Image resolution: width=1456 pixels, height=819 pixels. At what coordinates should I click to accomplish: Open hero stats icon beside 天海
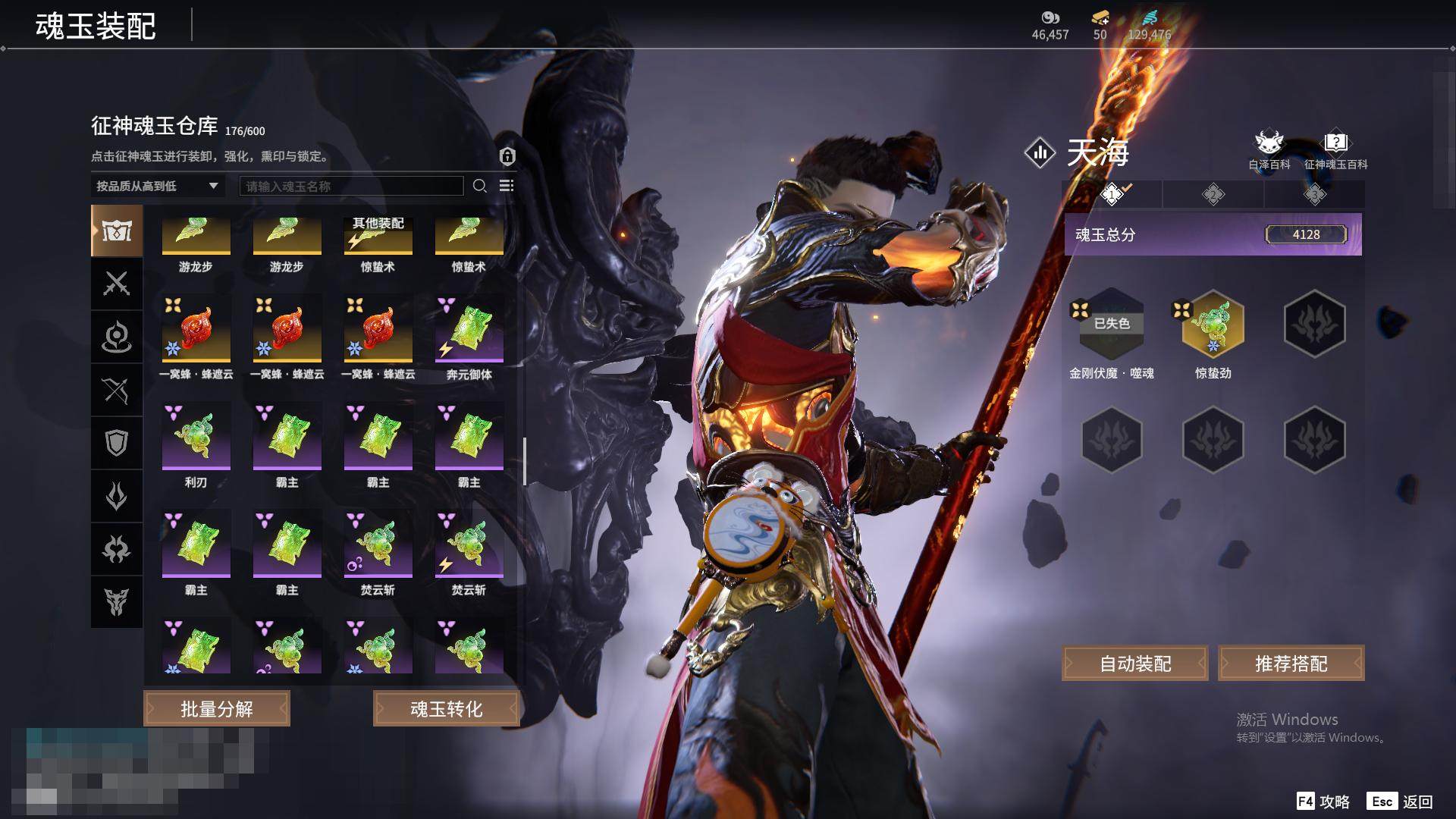[x=1040, y=153]
